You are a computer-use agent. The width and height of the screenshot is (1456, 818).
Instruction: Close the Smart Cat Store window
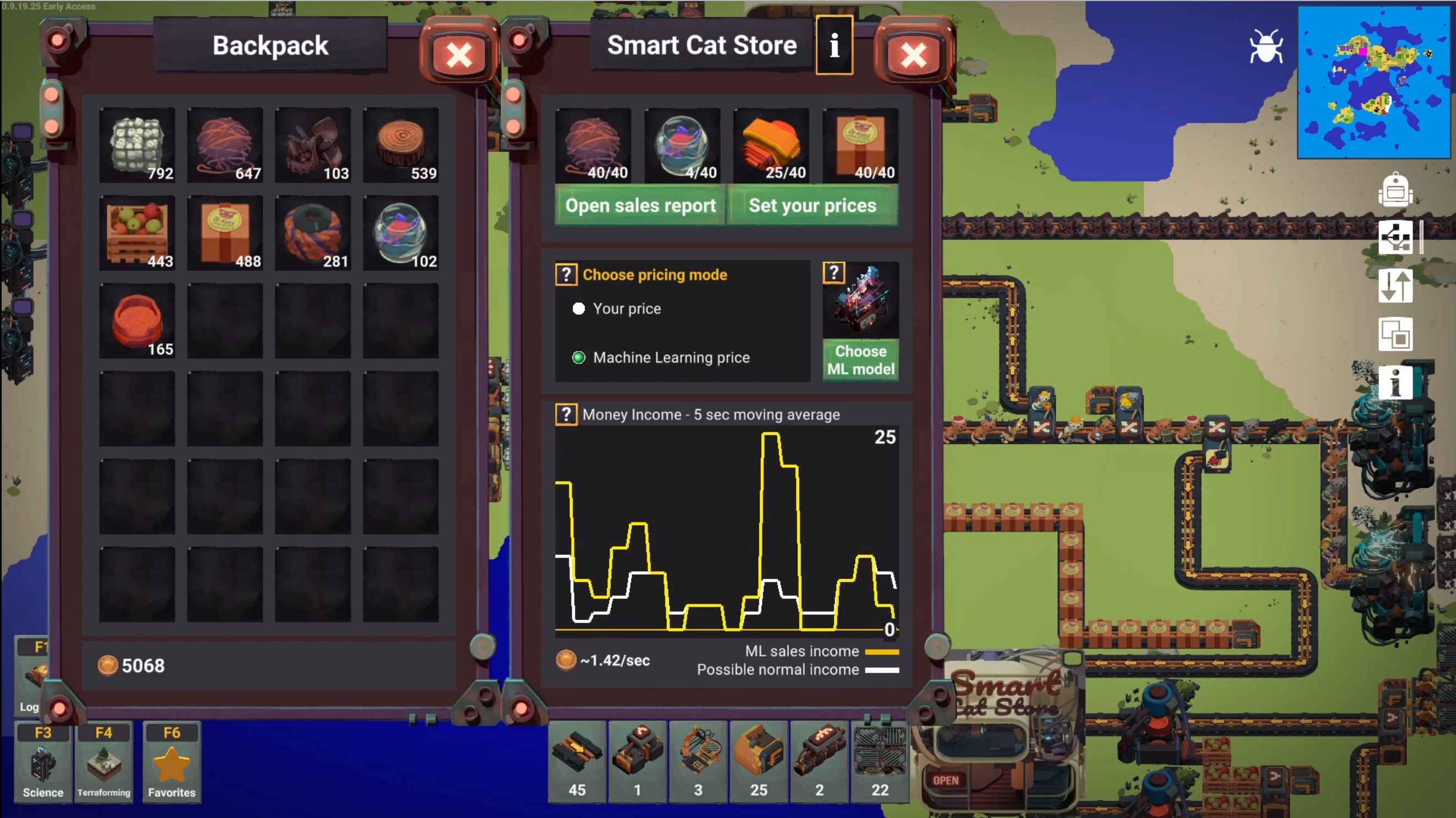914,56
